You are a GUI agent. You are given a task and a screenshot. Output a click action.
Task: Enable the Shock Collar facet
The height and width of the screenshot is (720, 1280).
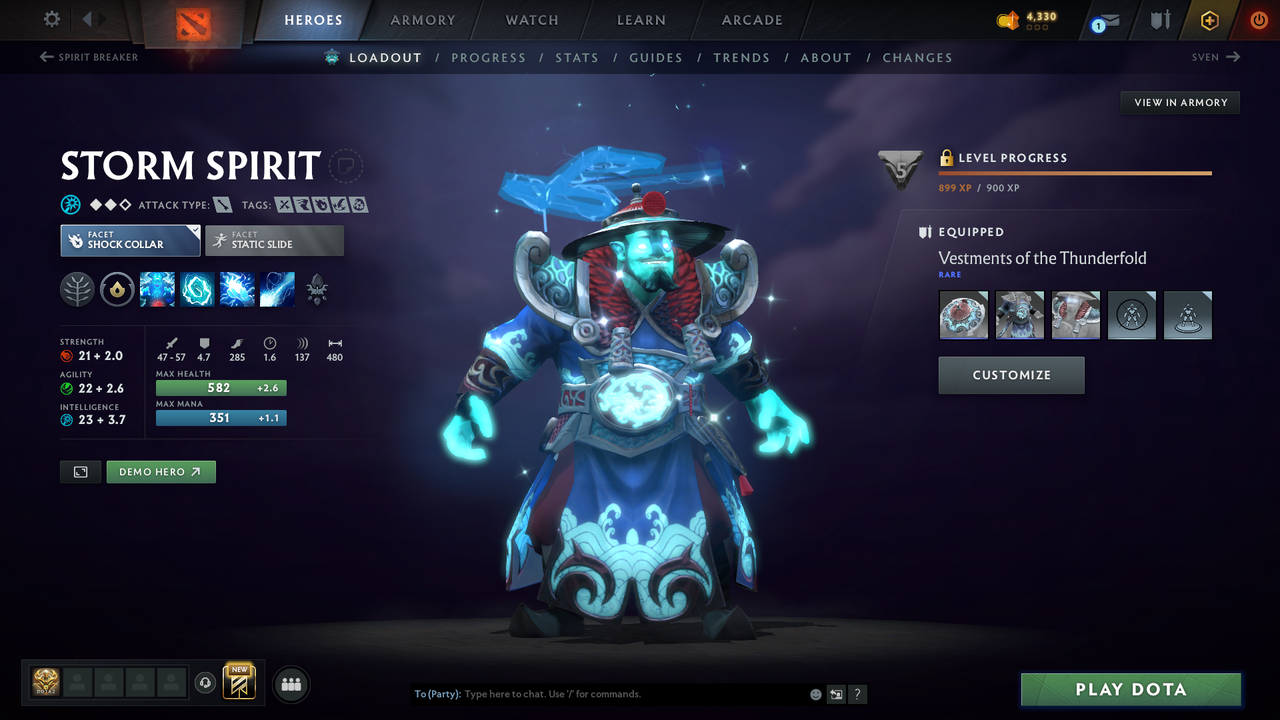[x=129, y=240]
